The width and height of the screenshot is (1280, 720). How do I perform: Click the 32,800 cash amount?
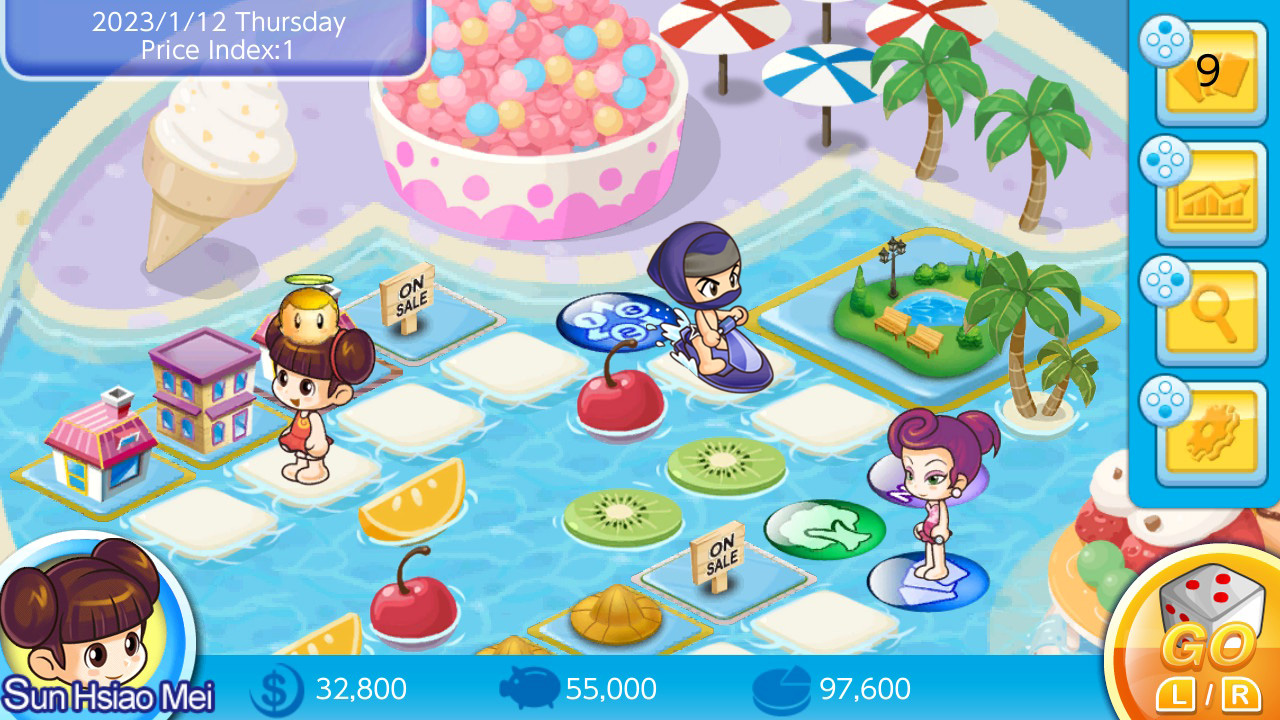[360, 688]
